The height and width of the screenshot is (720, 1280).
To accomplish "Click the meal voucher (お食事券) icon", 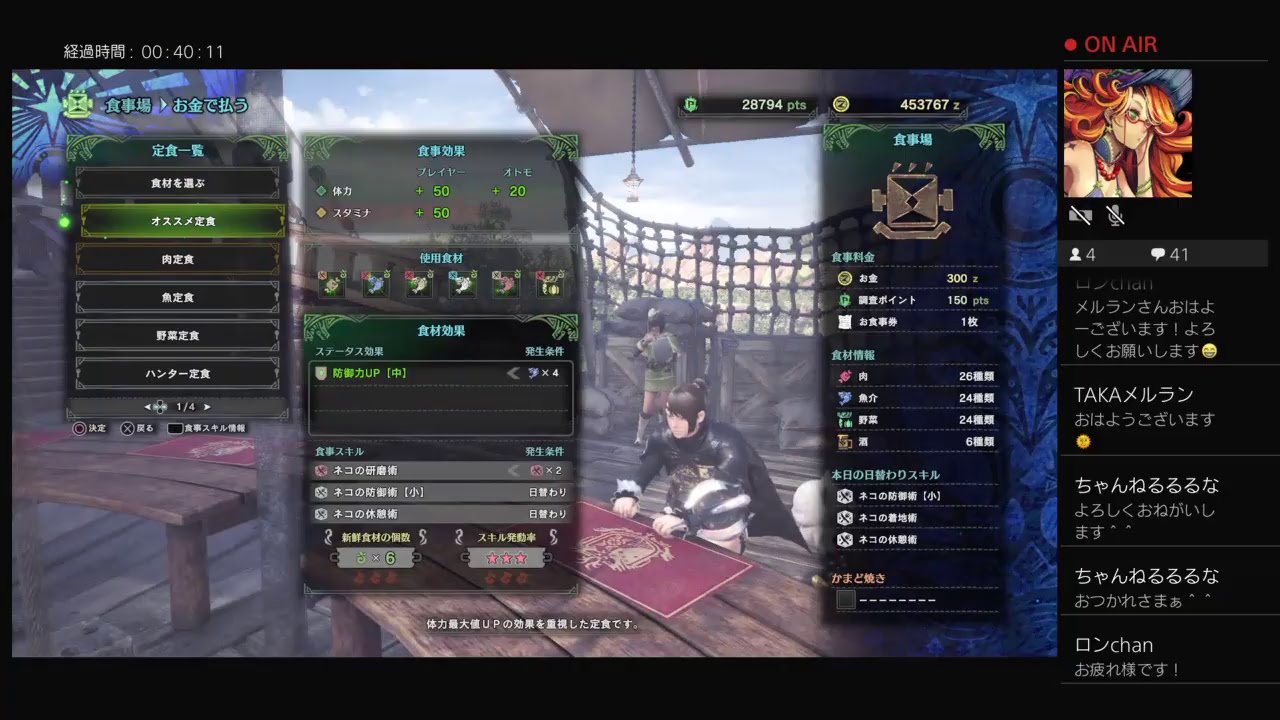I will tap(843, 323).
